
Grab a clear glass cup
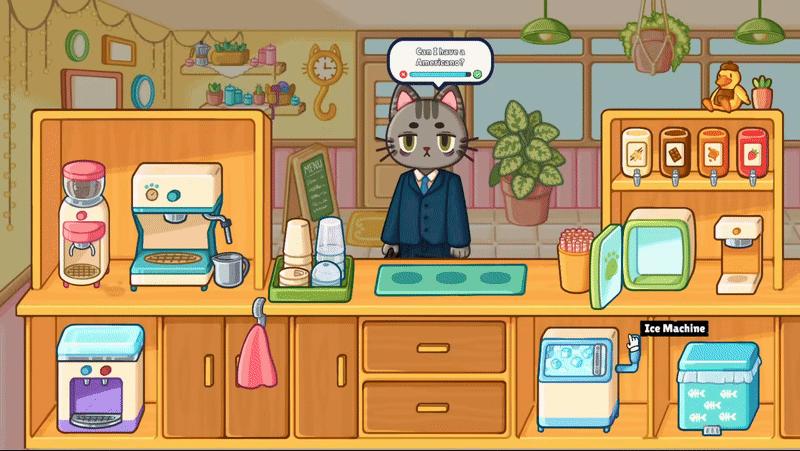point(330,250)
